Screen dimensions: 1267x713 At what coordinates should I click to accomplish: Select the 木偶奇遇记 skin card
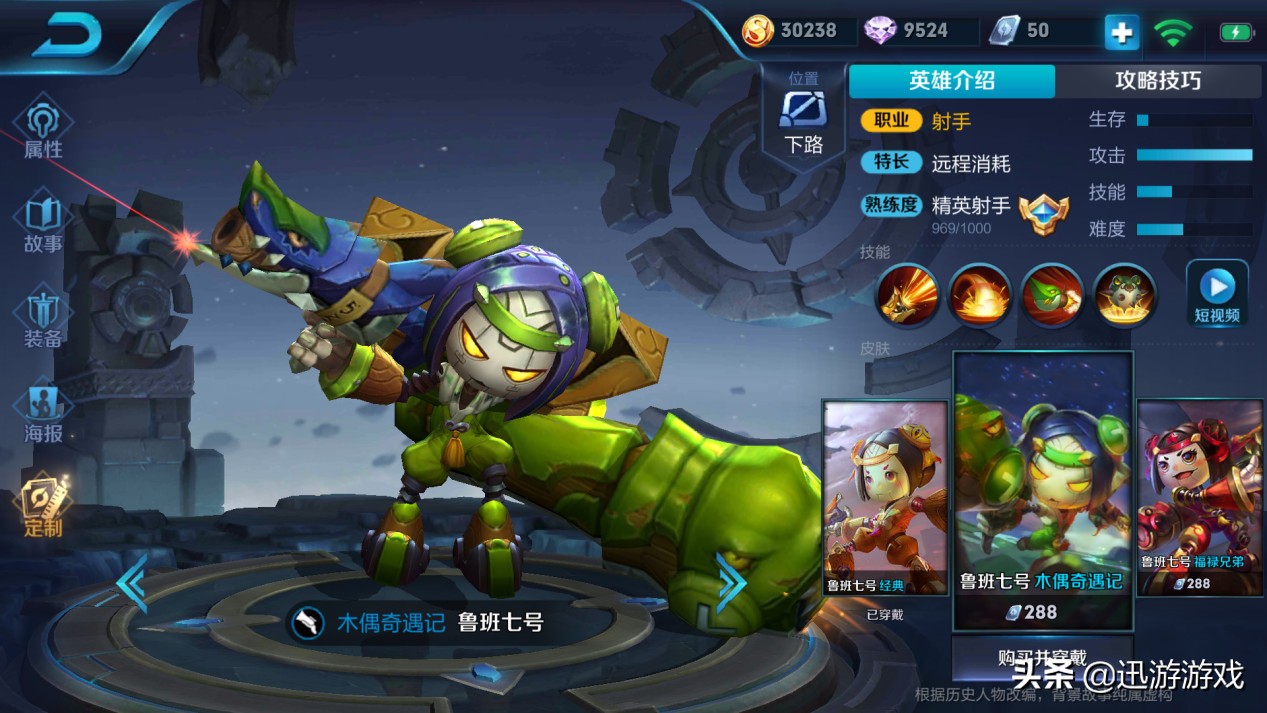tap(1042, 490)
